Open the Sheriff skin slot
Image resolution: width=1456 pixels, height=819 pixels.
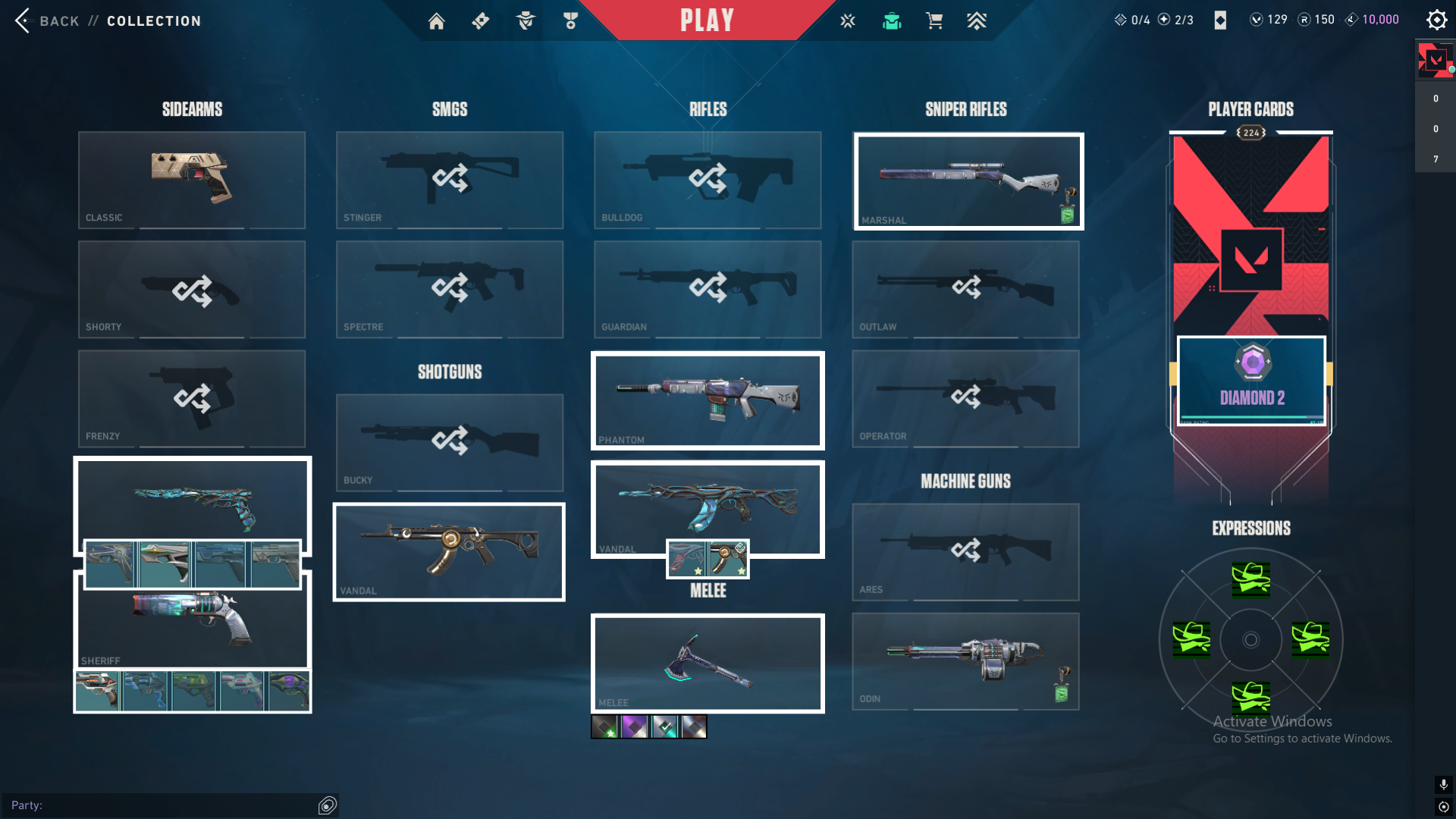pyautogui.click(x=192, y=622)
